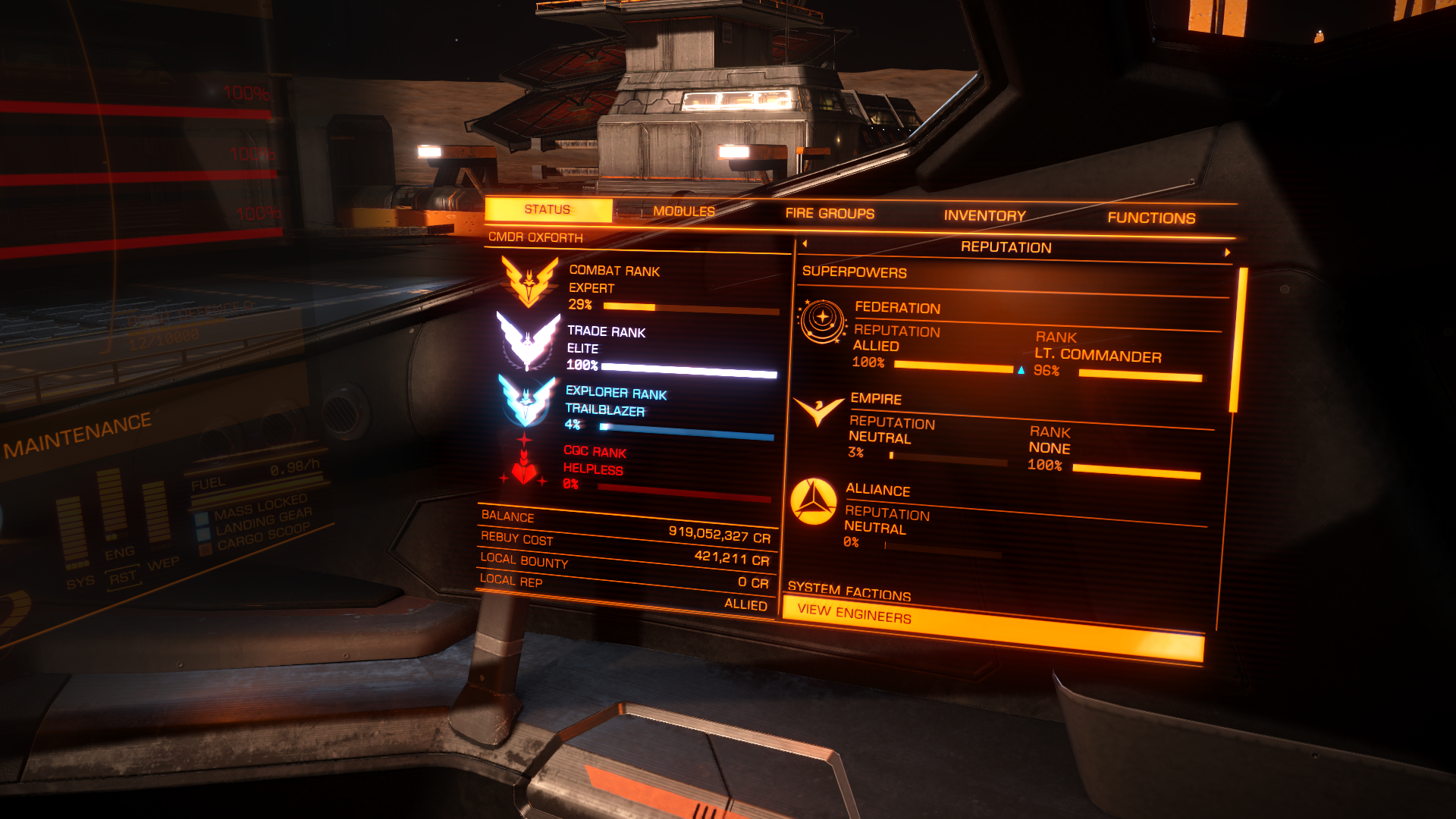Click the right arrow beside Reputation
The width and height of the screenshot is (1456, 819).
[1227, 252]
